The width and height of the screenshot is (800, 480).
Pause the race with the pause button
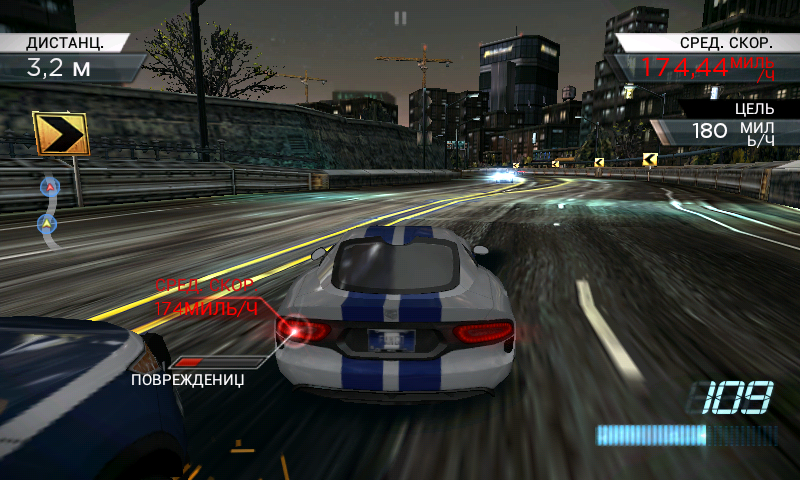400,18
